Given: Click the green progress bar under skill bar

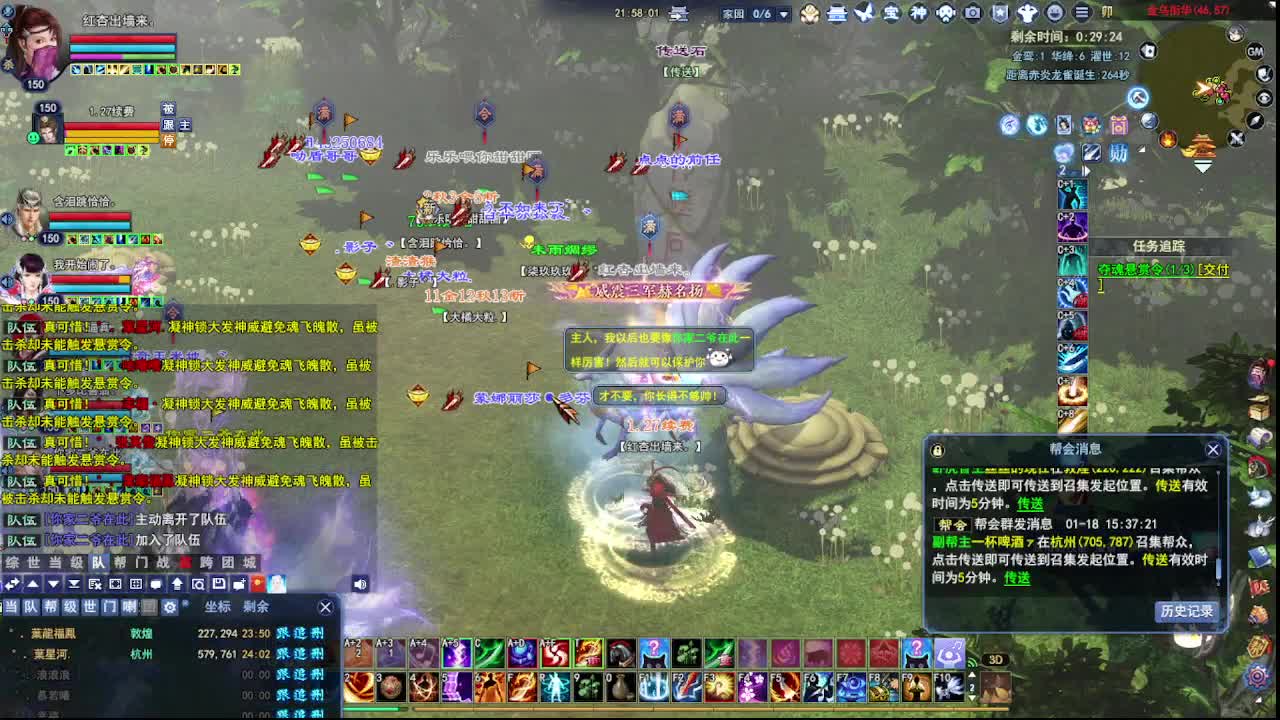Looking at the screenshot, I should [372, 710].
